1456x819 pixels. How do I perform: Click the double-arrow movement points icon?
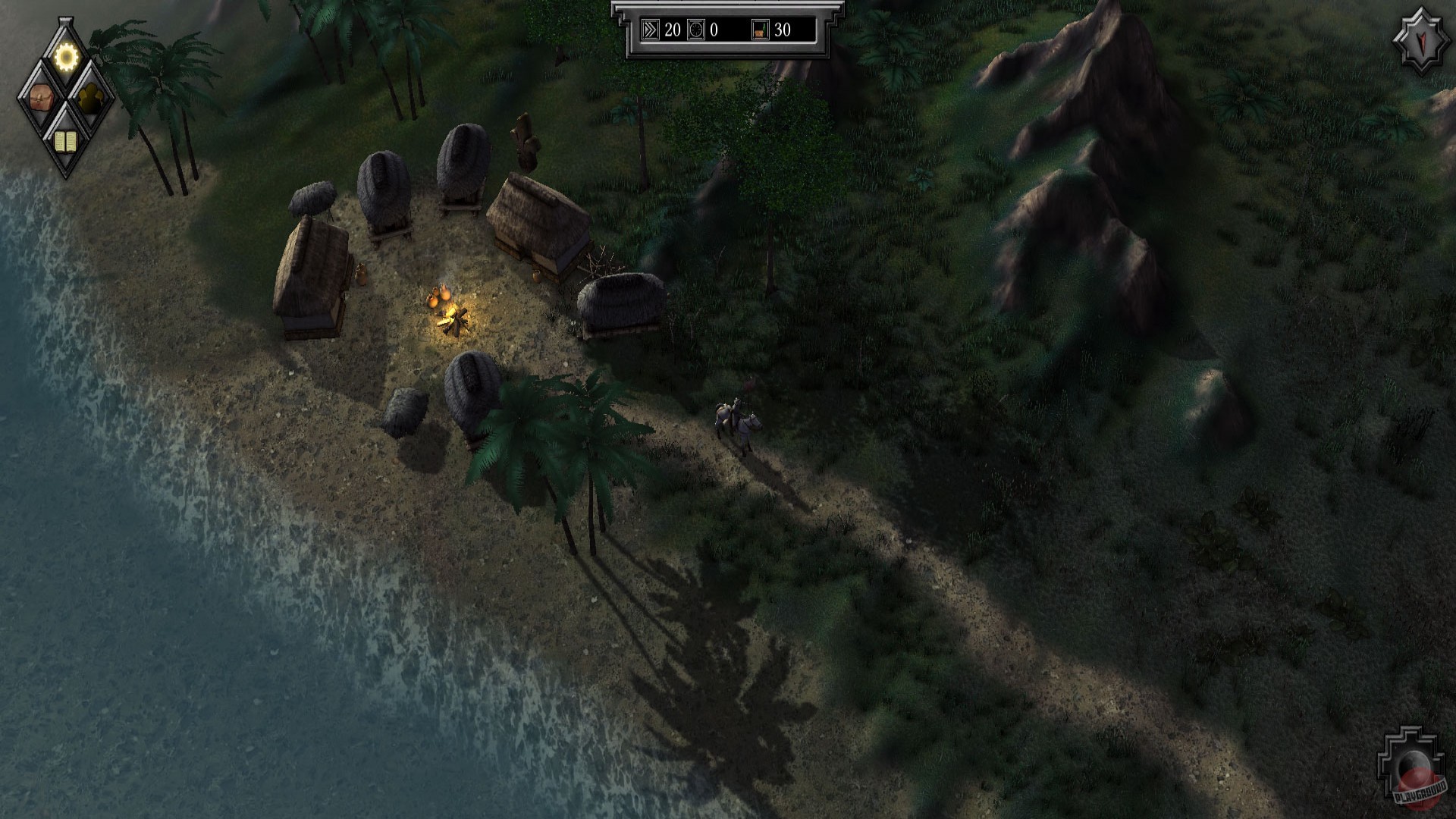tap(650, 31)
